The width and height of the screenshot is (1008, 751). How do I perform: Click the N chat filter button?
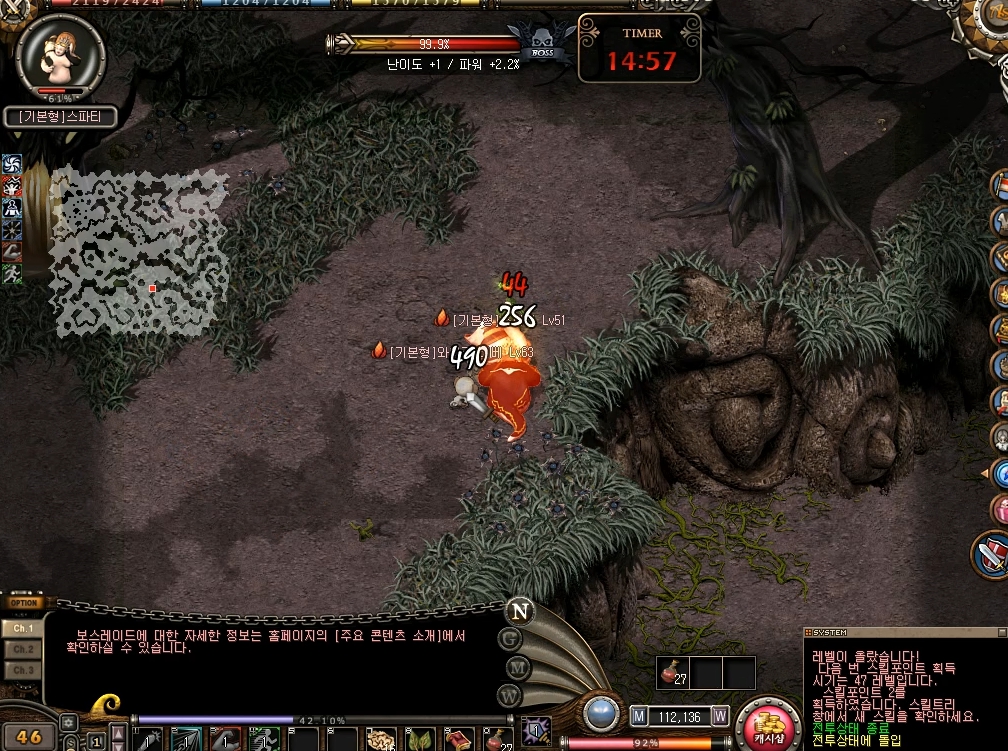click(520, 610)
